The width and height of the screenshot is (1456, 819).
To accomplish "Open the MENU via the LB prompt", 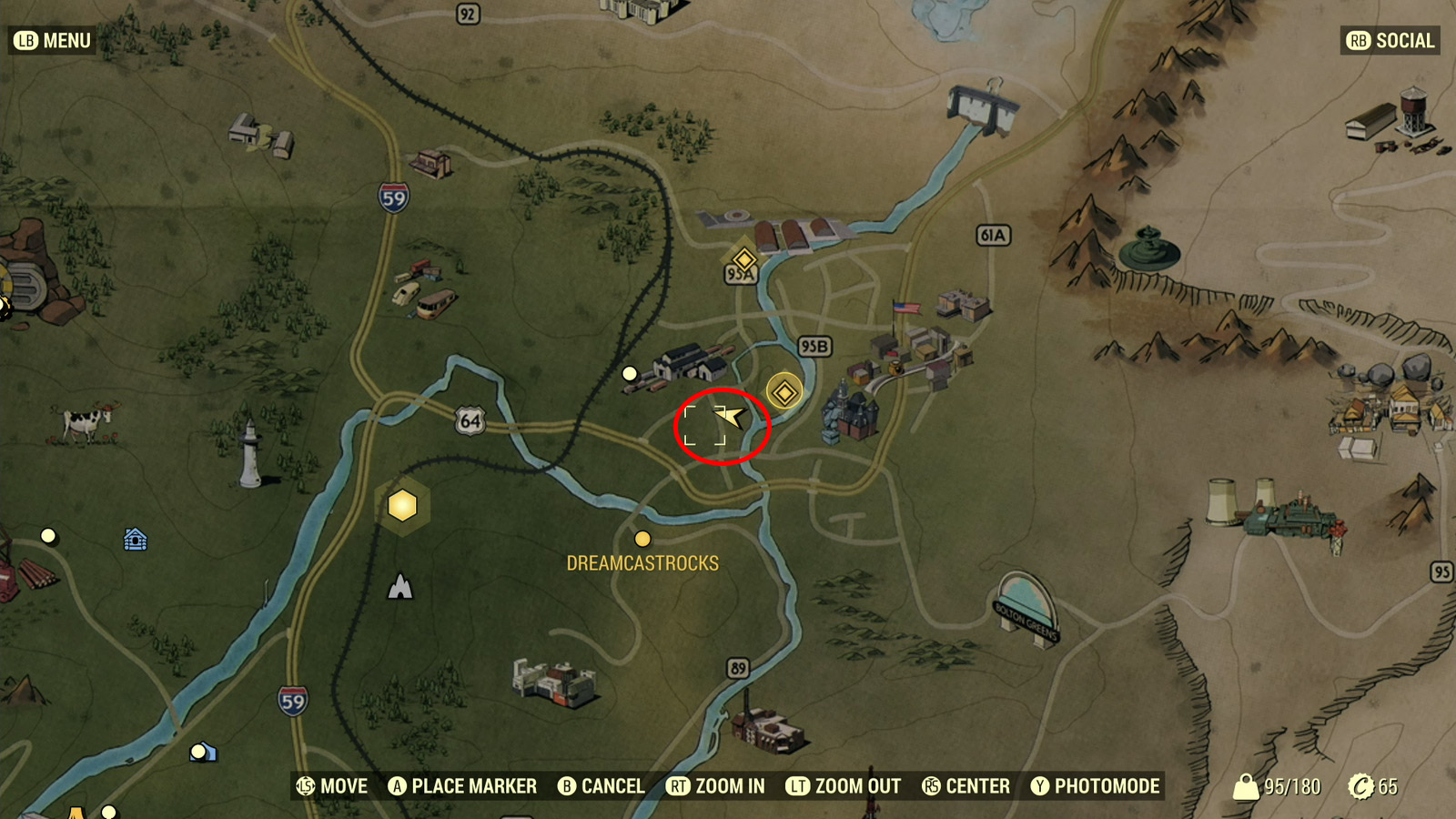I will pos(50,40).
